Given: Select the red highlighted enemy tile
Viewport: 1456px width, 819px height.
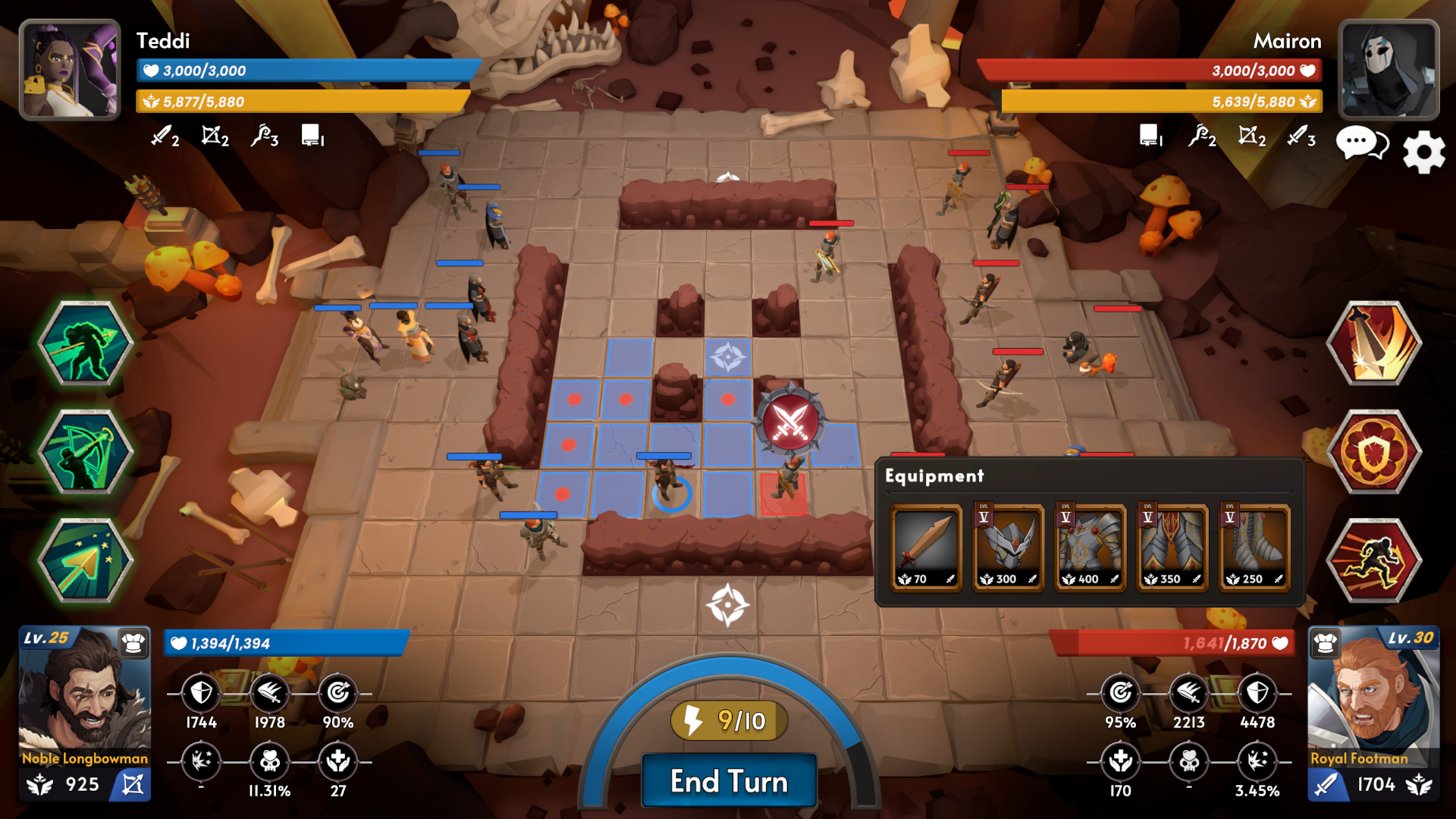Looking at the screenshot, I should [783, 494].
